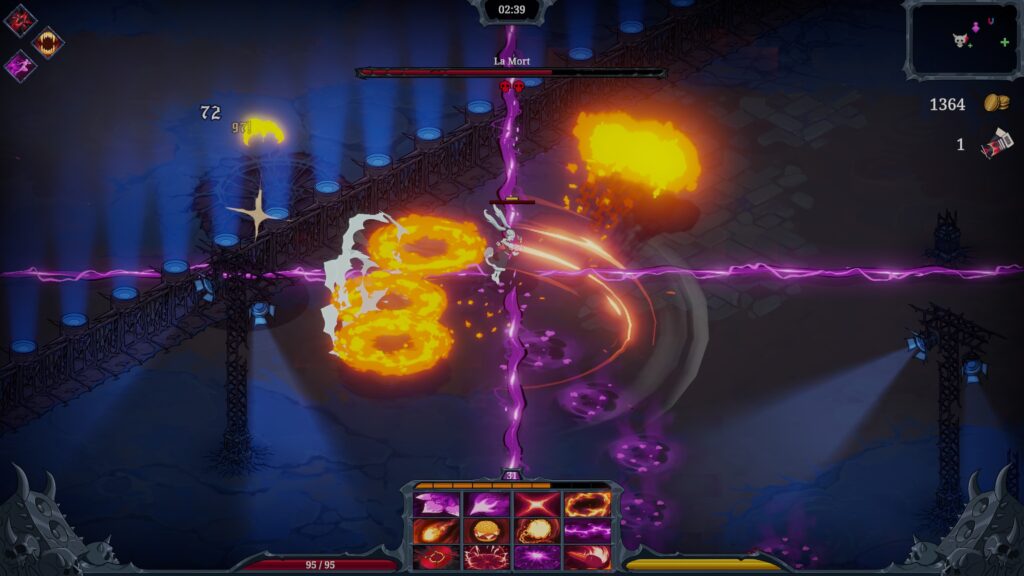Screen dimensions: 1024x576
Task: Click the red burst buff icon
Action: coord(19,19)
